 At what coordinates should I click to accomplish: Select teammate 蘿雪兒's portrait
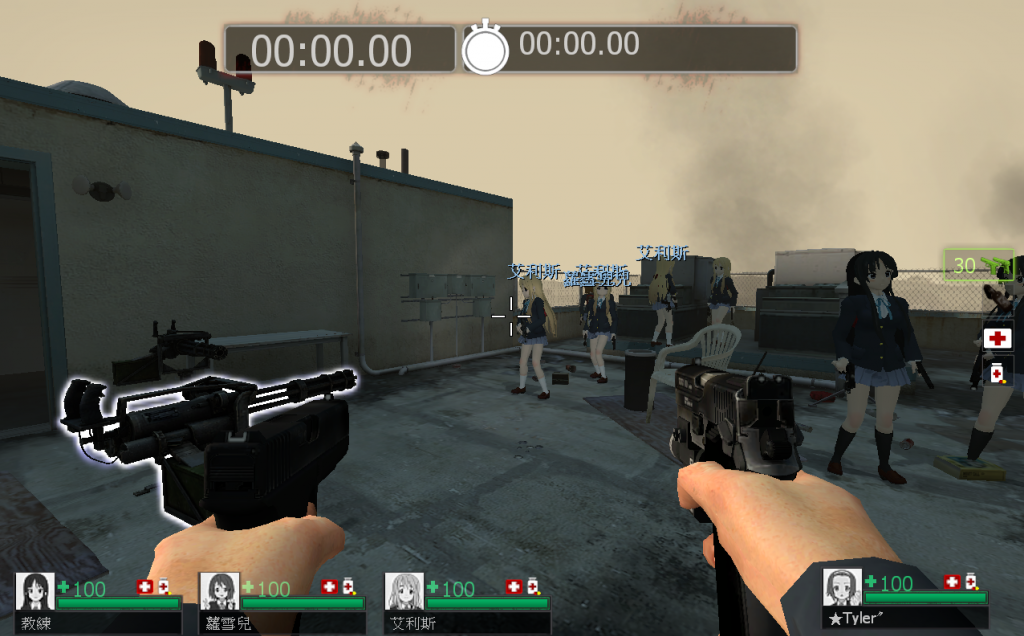pos(219,591)
